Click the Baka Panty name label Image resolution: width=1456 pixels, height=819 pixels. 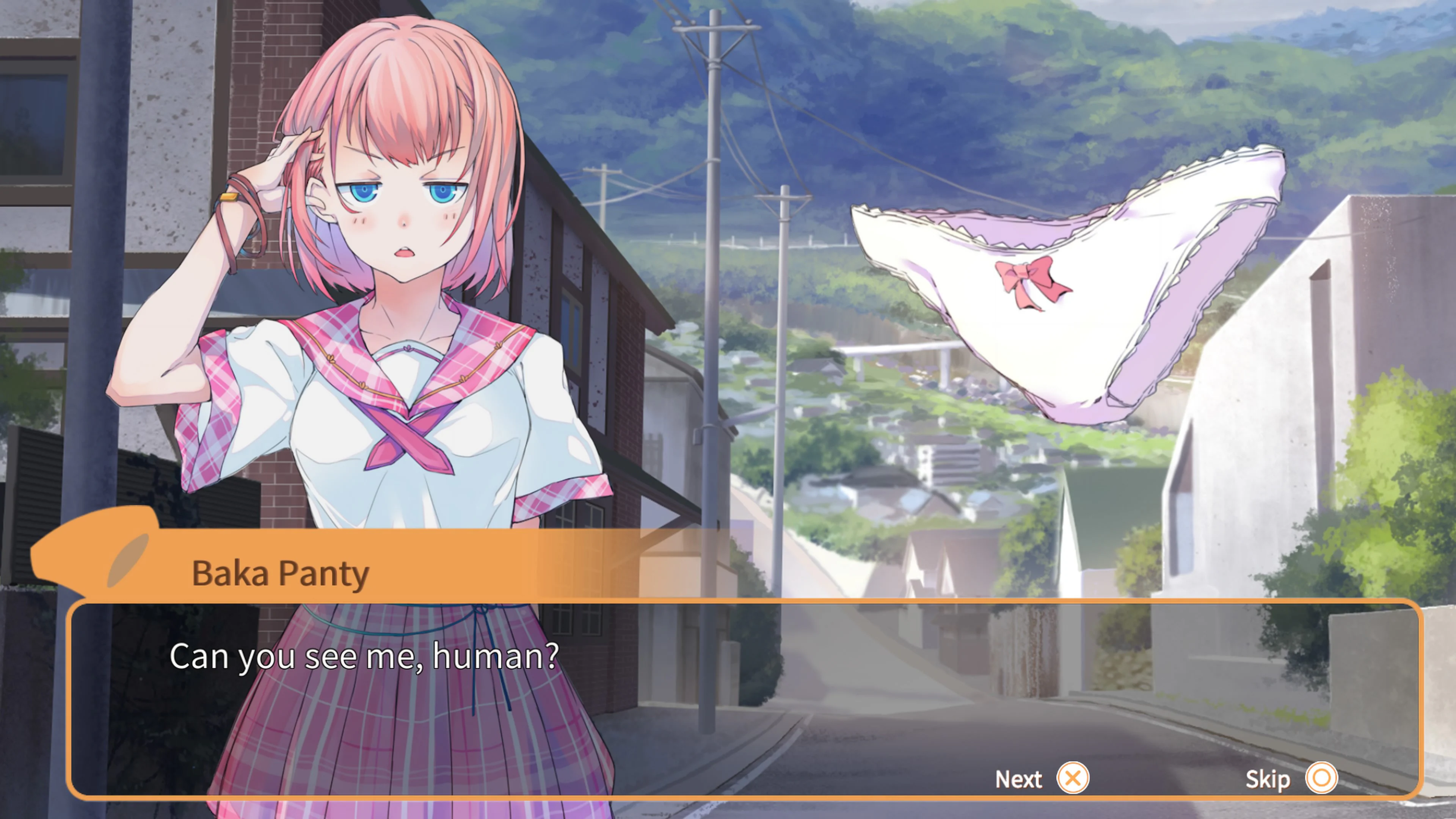pos(280,573)
